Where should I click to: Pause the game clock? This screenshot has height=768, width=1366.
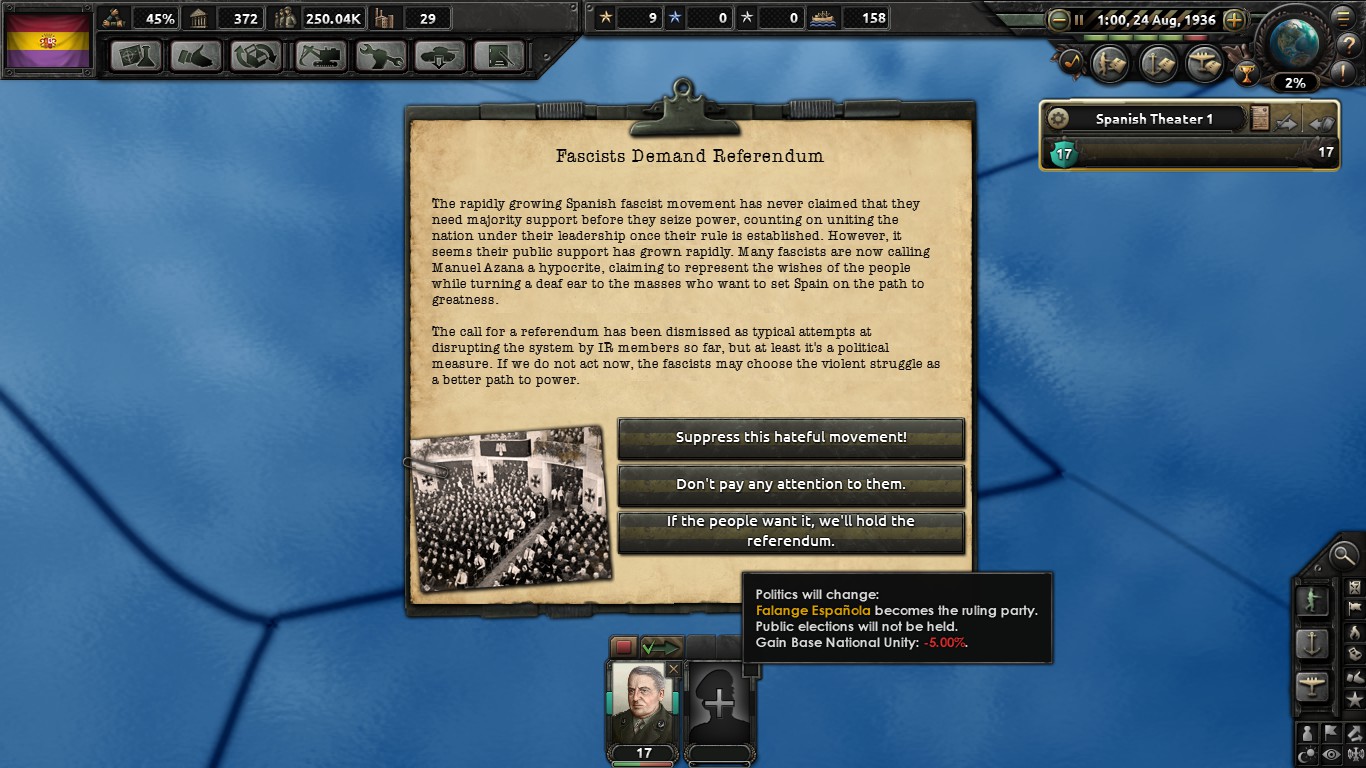(x=1079, y=19)
